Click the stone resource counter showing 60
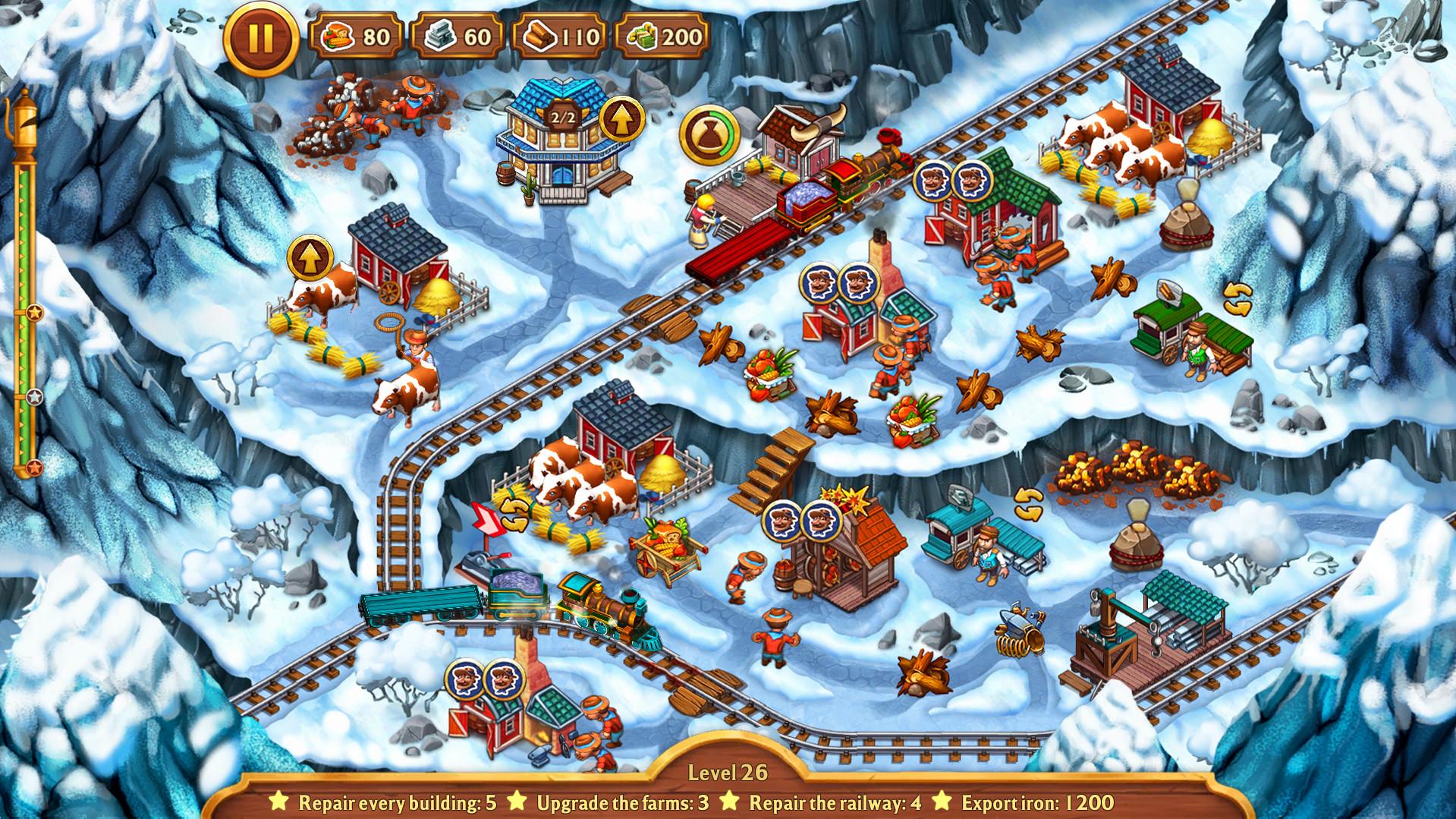The width and height of the screenshot is (1456, 819). click(x=459, y=33)
